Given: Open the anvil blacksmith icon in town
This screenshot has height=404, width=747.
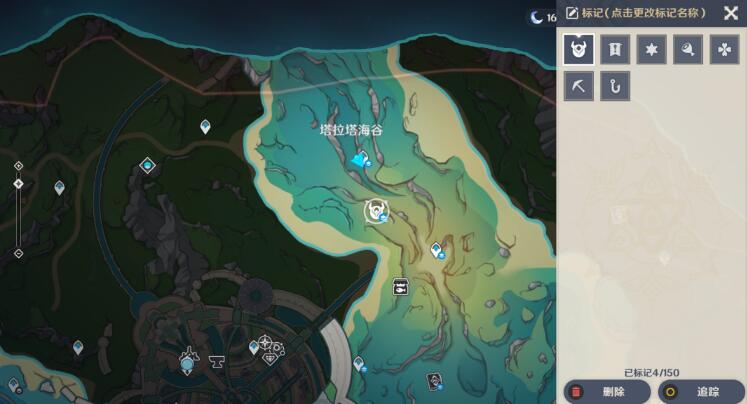Looking at the screenshot, I should 216,362.
